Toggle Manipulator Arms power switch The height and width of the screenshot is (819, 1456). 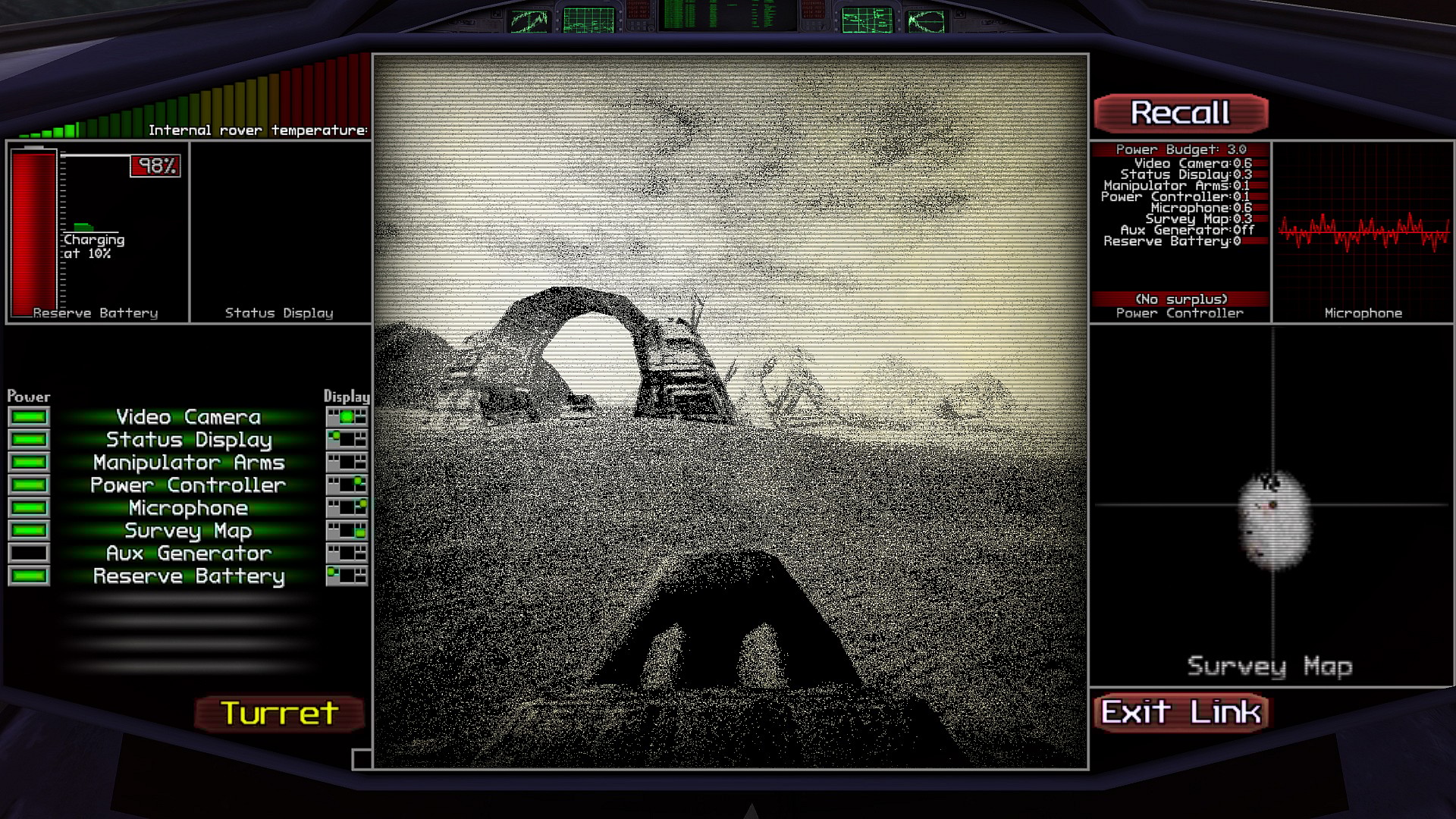click(29, 463)
